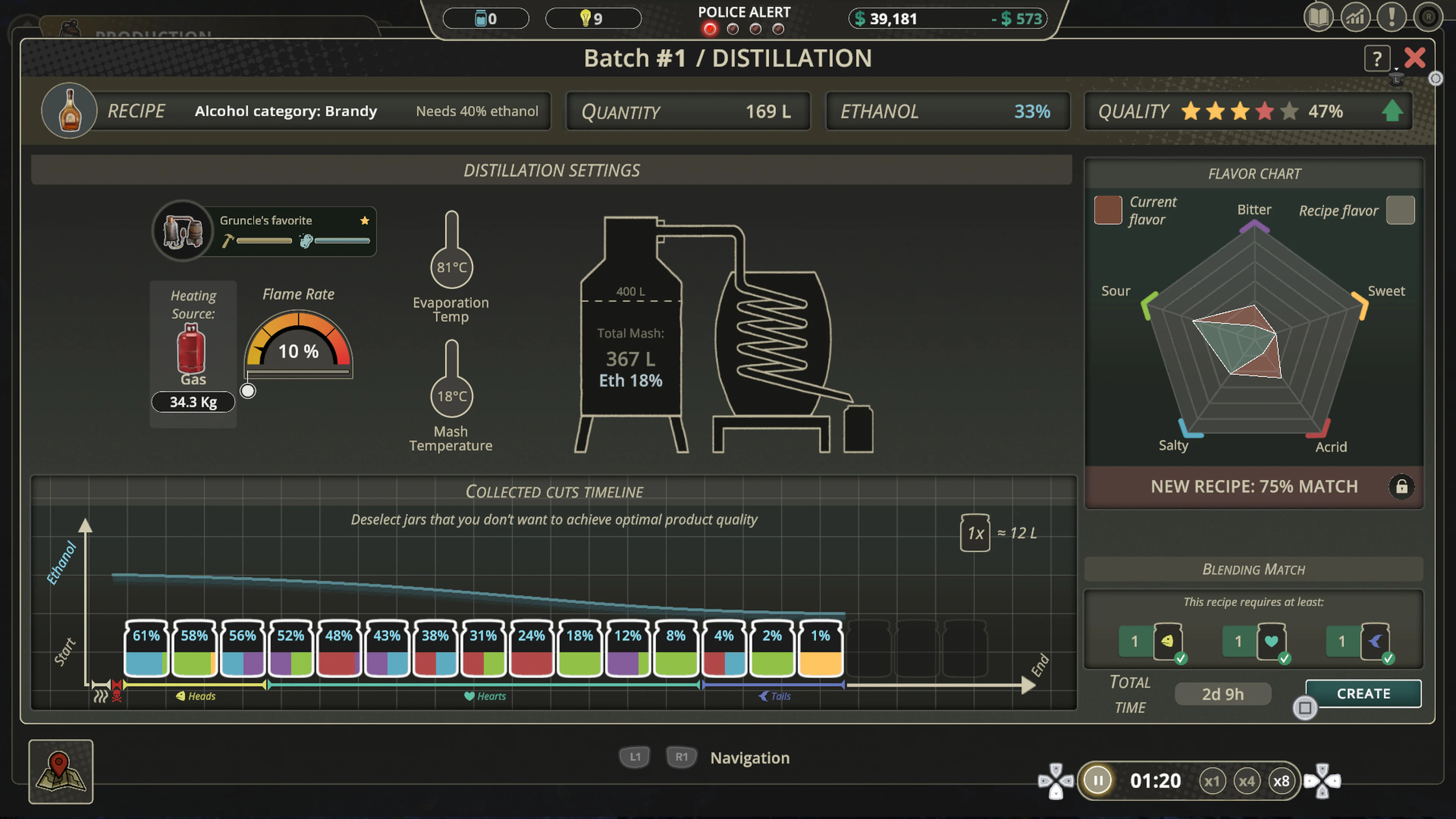Click the red police alert indicator dot
The height and width of the screenshot is (819, 1456).
(x=710, y=29)
